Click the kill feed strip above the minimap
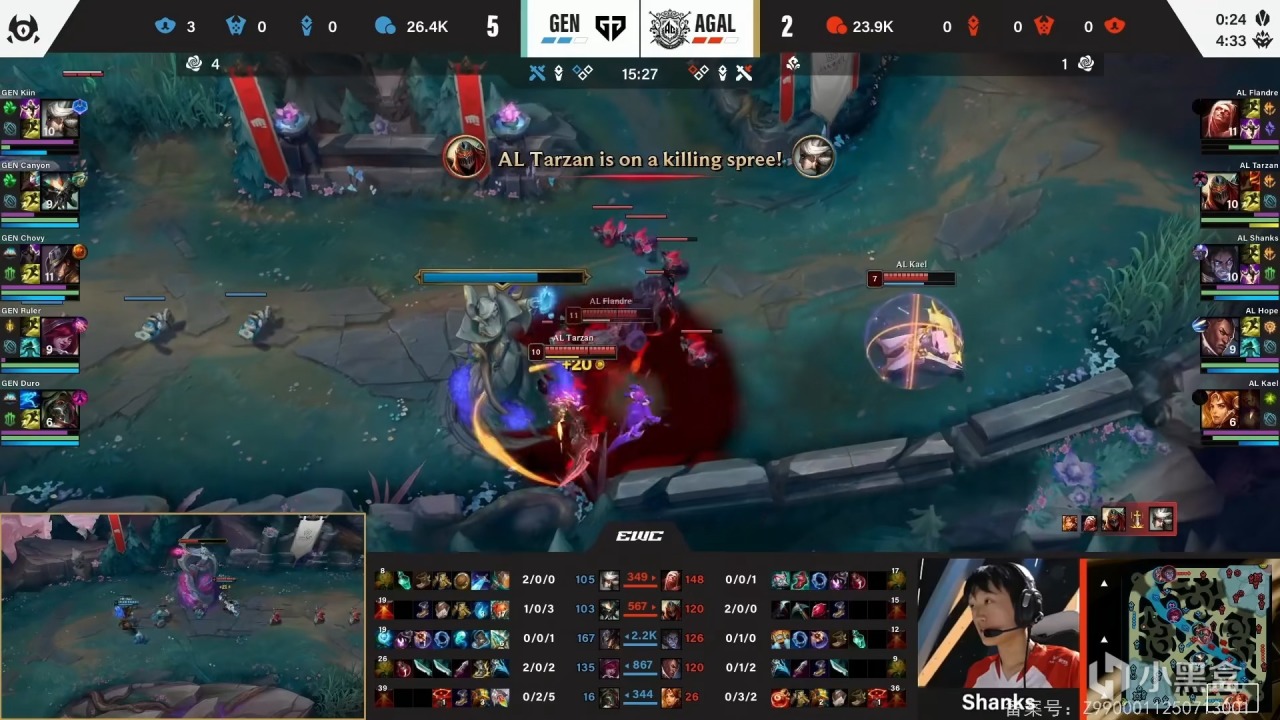Image resolution: width=1280 pixels, height=720 pixels. (x=1117, y=520)
